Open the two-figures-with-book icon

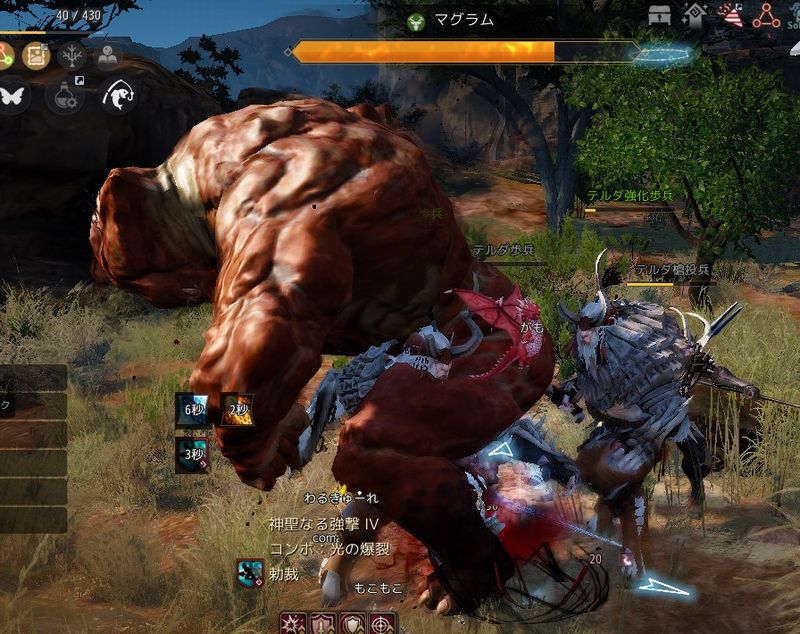pos(106,54)
